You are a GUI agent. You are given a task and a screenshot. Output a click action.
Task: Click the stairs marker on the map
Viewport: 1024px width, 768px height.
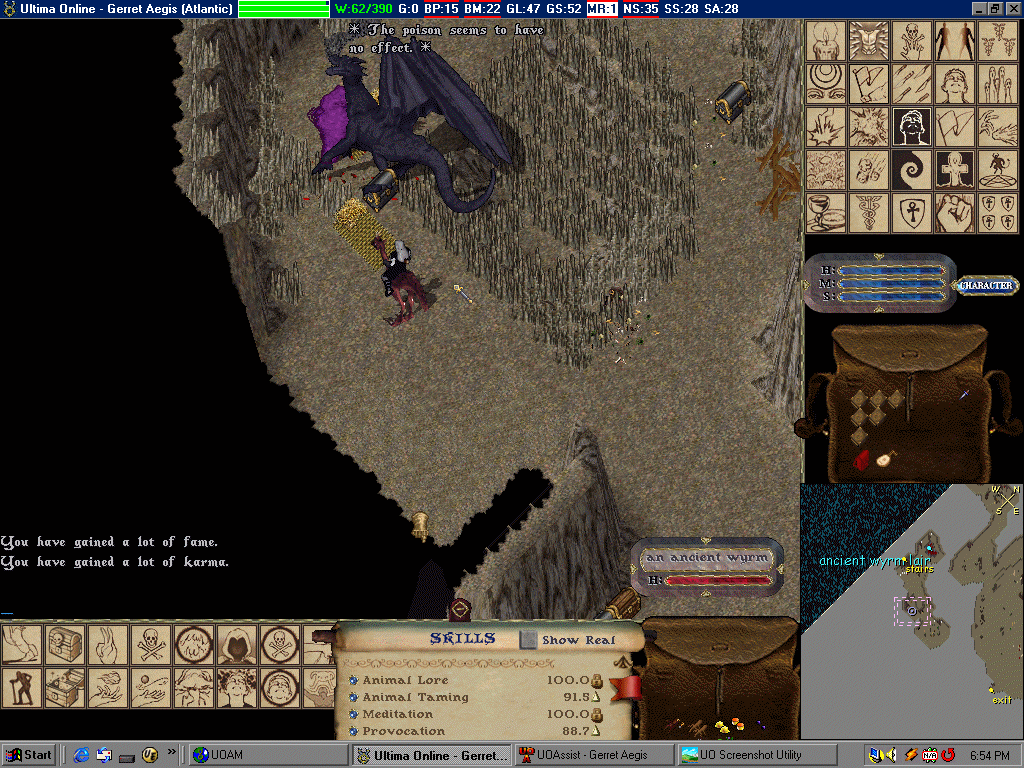[x=916, y=569]
